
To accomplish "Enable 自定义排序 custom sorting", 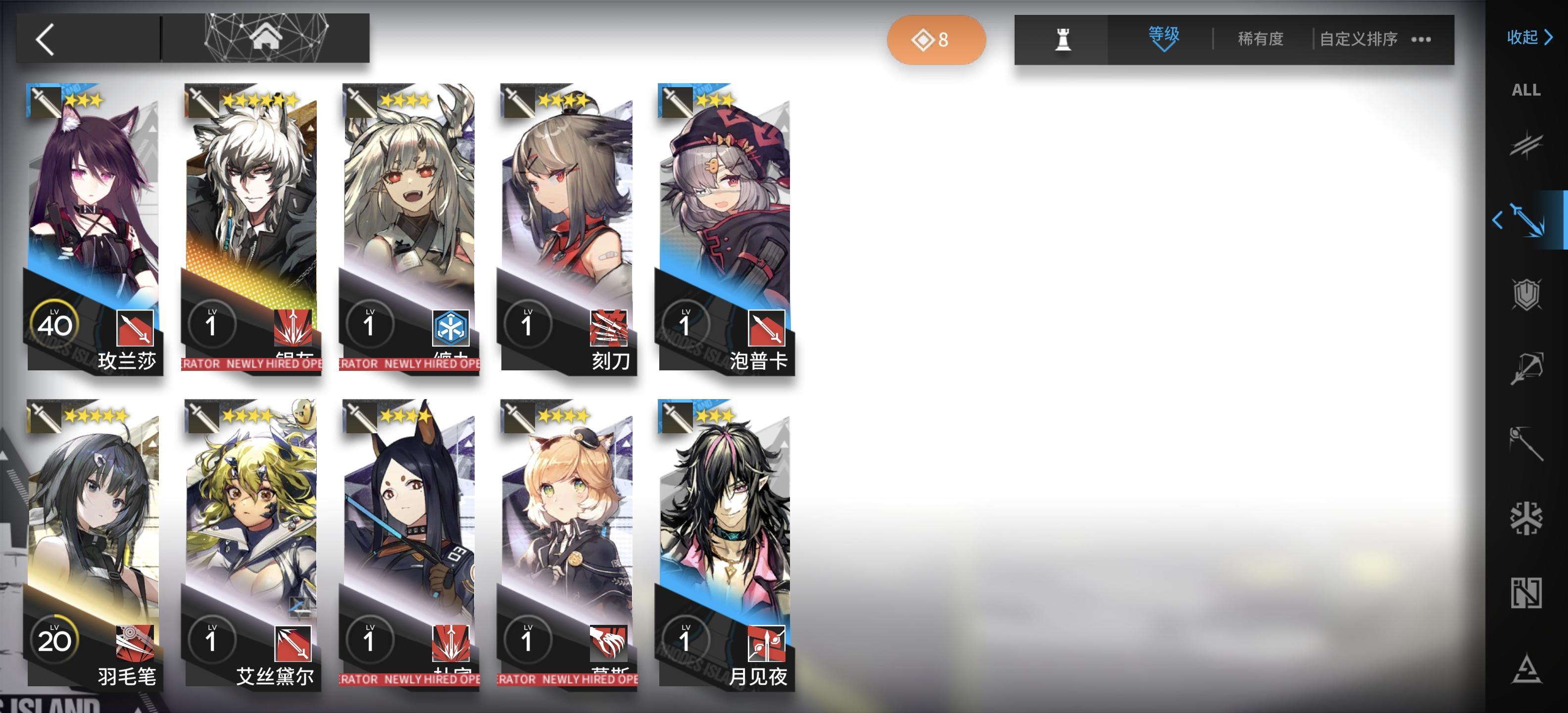I will click(x=1357, y=38).
